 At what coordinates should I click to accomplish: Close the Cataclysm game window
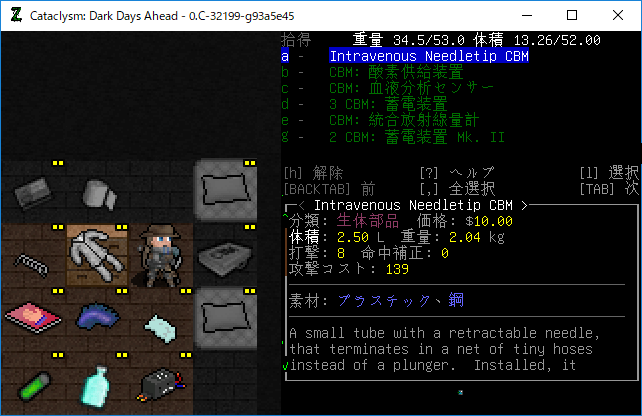[x=617, y=15]
